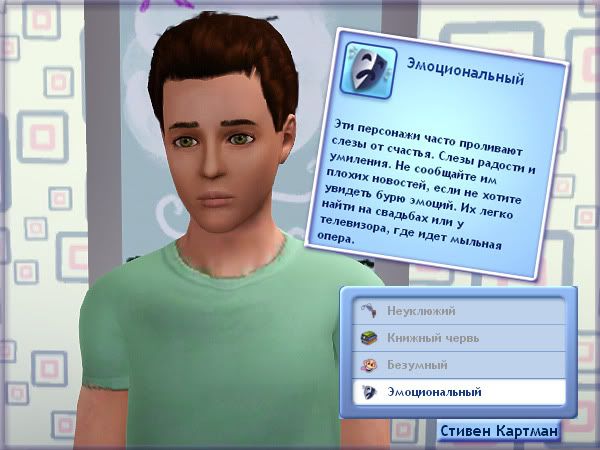Select the Неуклюжий trait row
The width and height of the screenshot is (600, 450).
pyautogui.click(x=457, y=312)
